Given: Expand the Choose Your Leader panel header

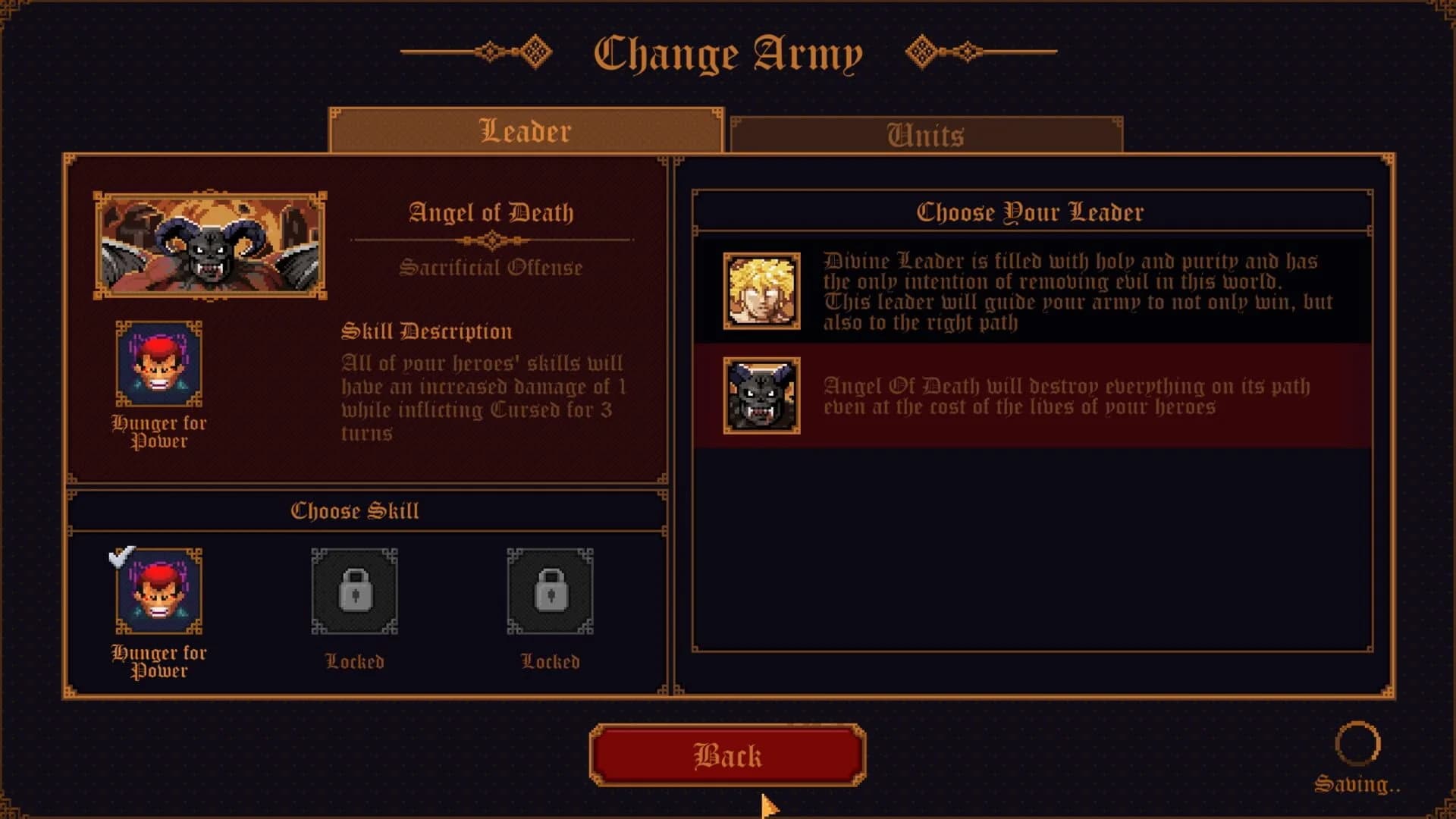Looking at the screenshot, I should tap(1031, 212).
